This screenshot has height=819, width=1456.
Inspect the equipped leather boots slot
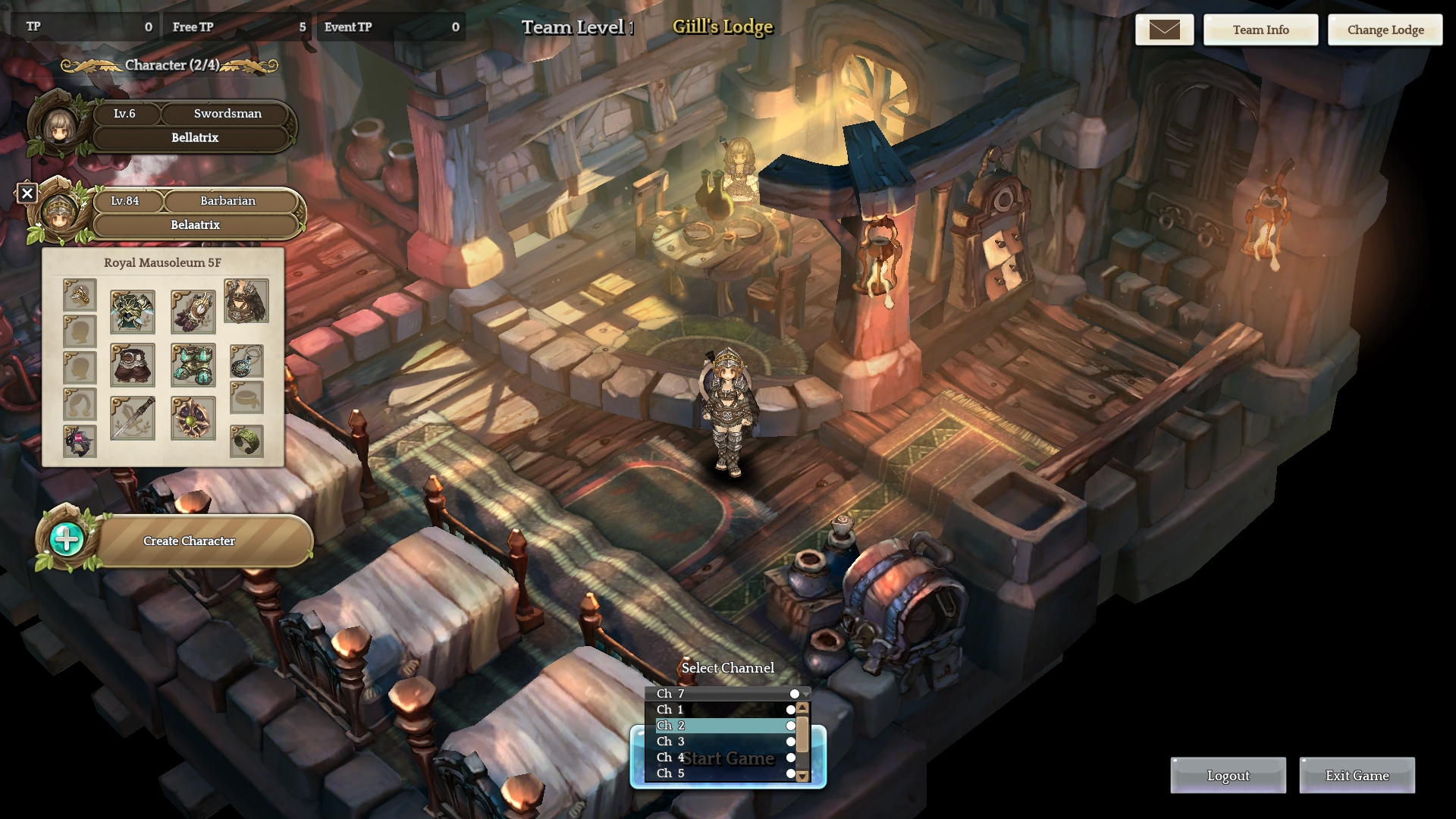coord(133,365)
